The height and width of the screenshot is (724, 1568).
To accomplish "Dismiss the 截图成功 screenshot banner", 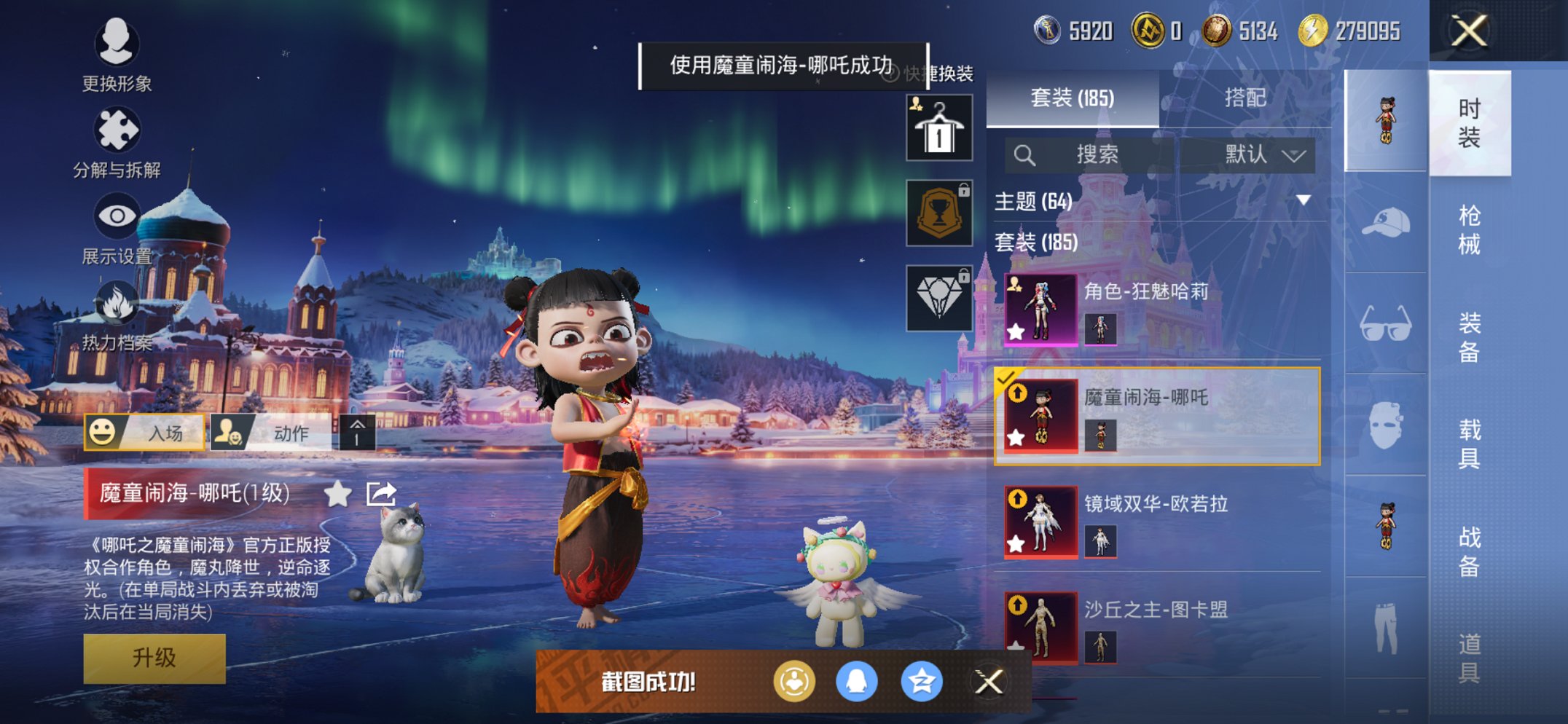I will click(989, 682).
